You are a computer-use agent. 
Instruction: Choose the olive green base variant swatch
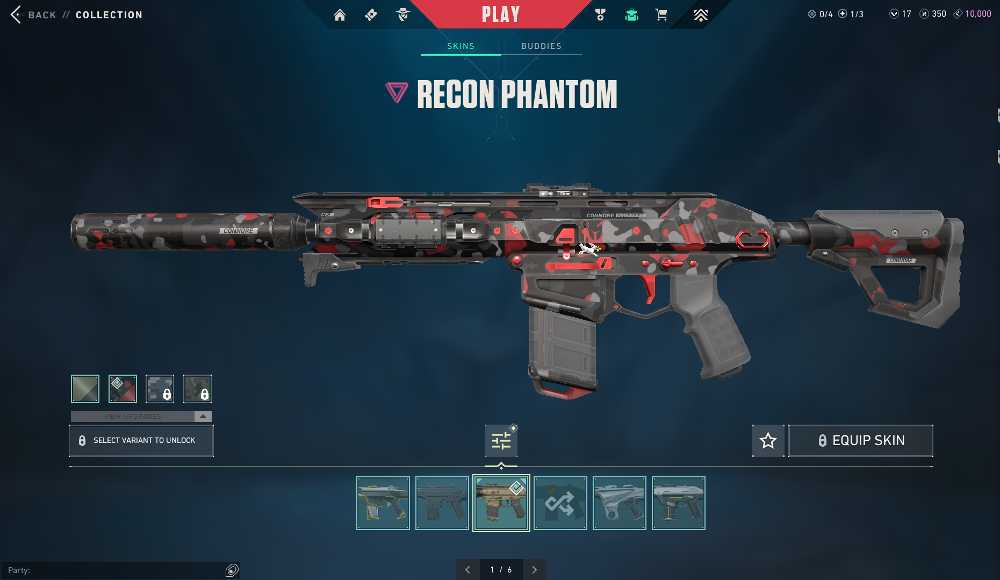[x=85, y=388]
